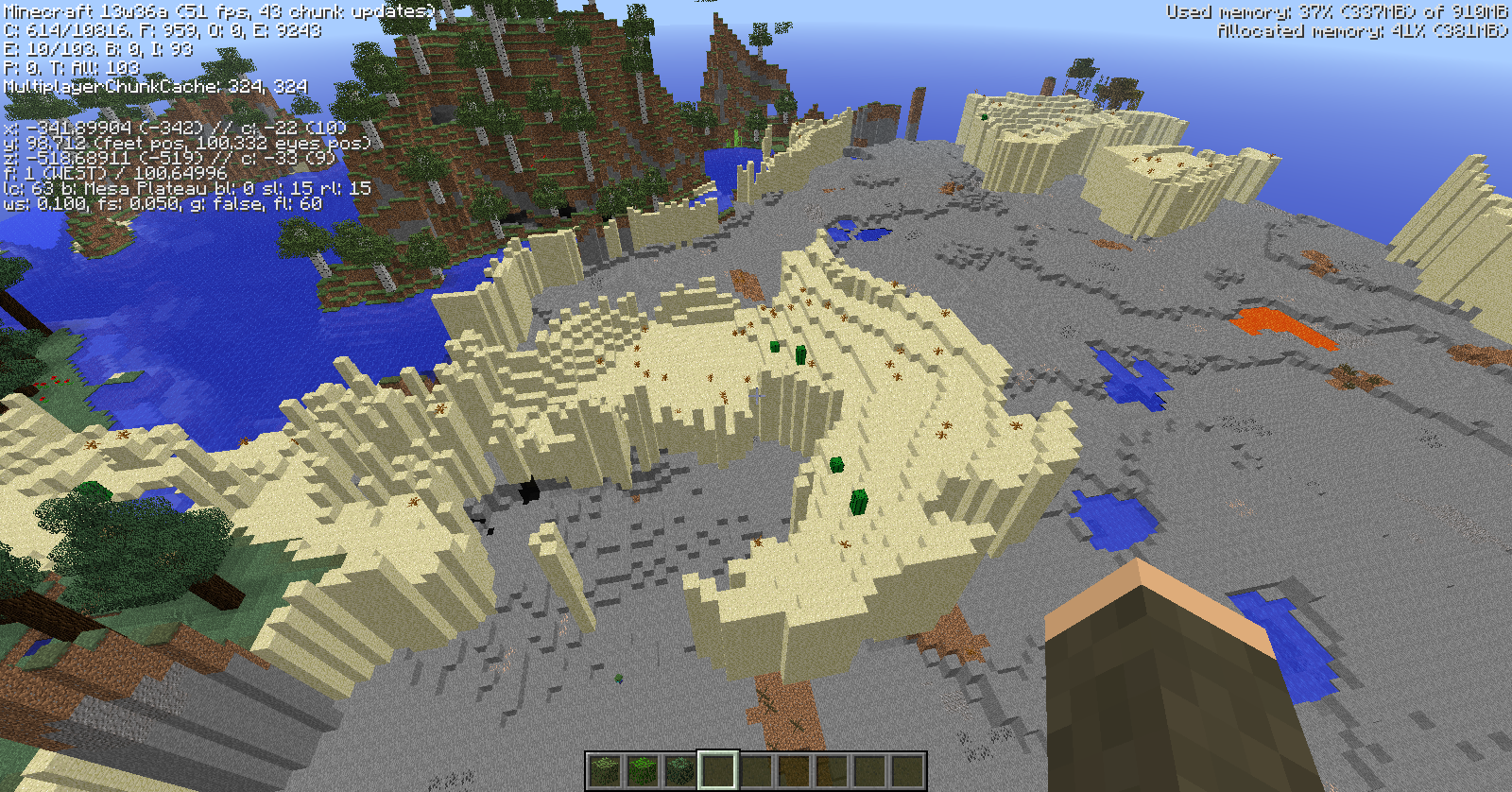This screenshot has width=1512, height=792.
Task: Select the yellowish-green leaves hotbar slot
Action: click(x=605, y=771)
